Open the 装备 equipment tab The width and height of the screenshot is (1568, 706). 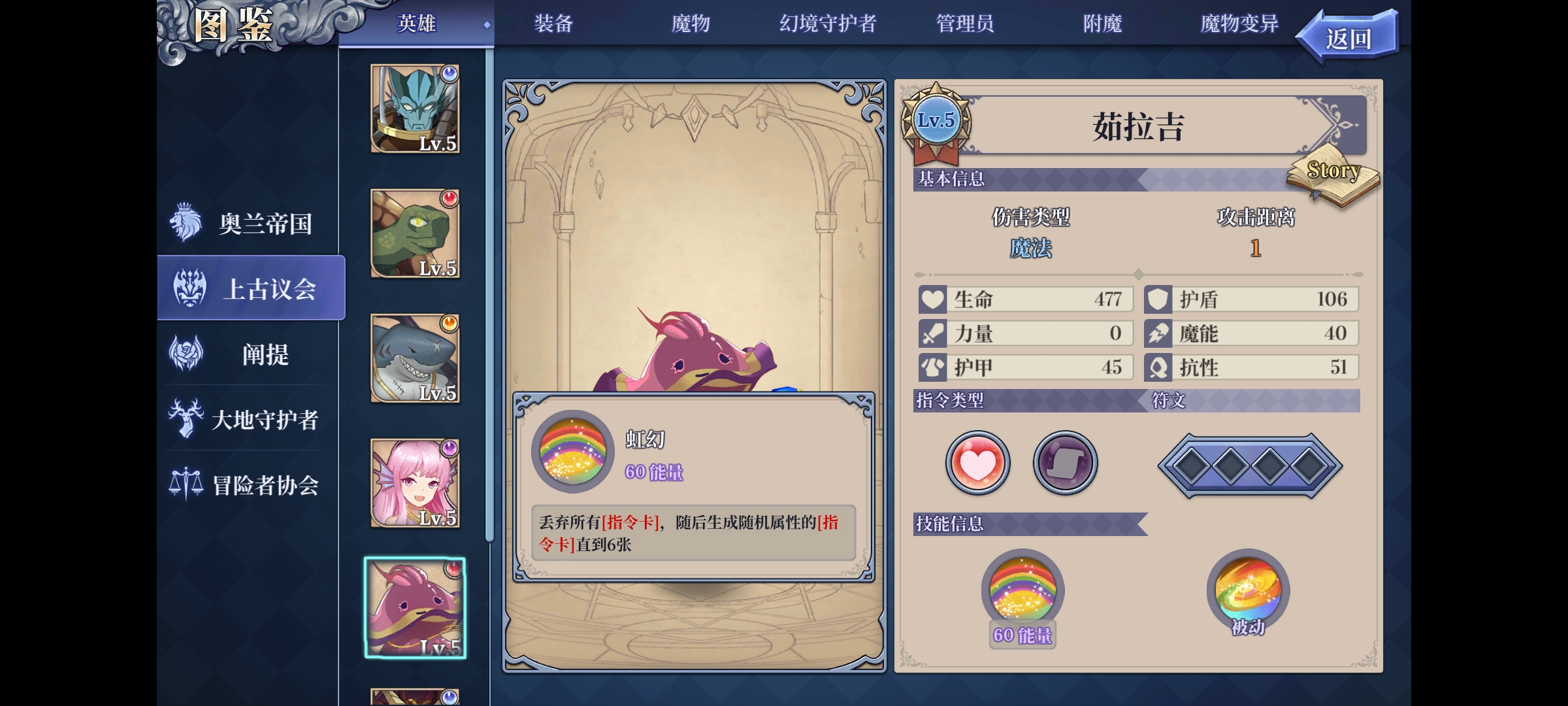click(x=553, y=24)
